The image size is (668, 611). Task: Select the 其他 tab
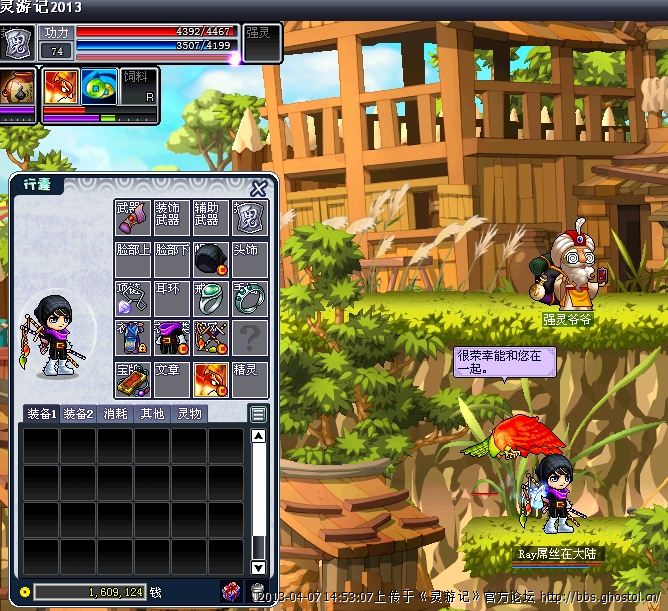(151, 413)
